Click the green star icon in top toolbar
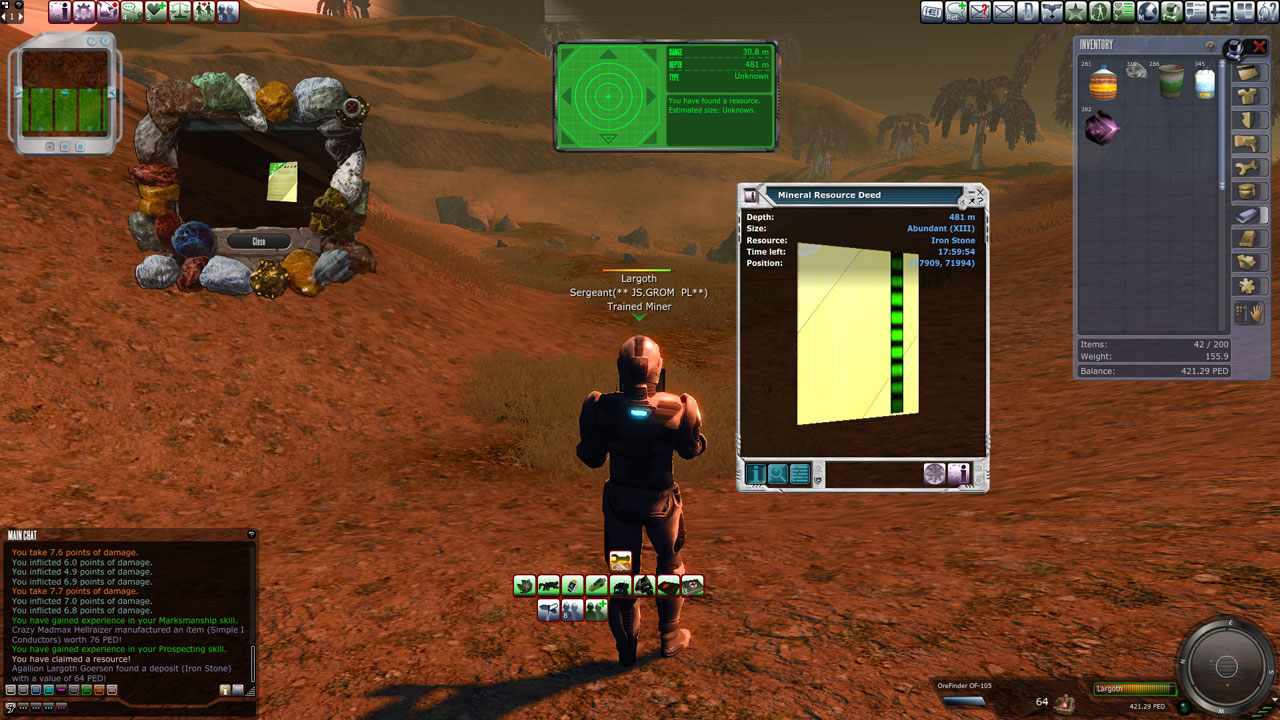 (1075, 12)
